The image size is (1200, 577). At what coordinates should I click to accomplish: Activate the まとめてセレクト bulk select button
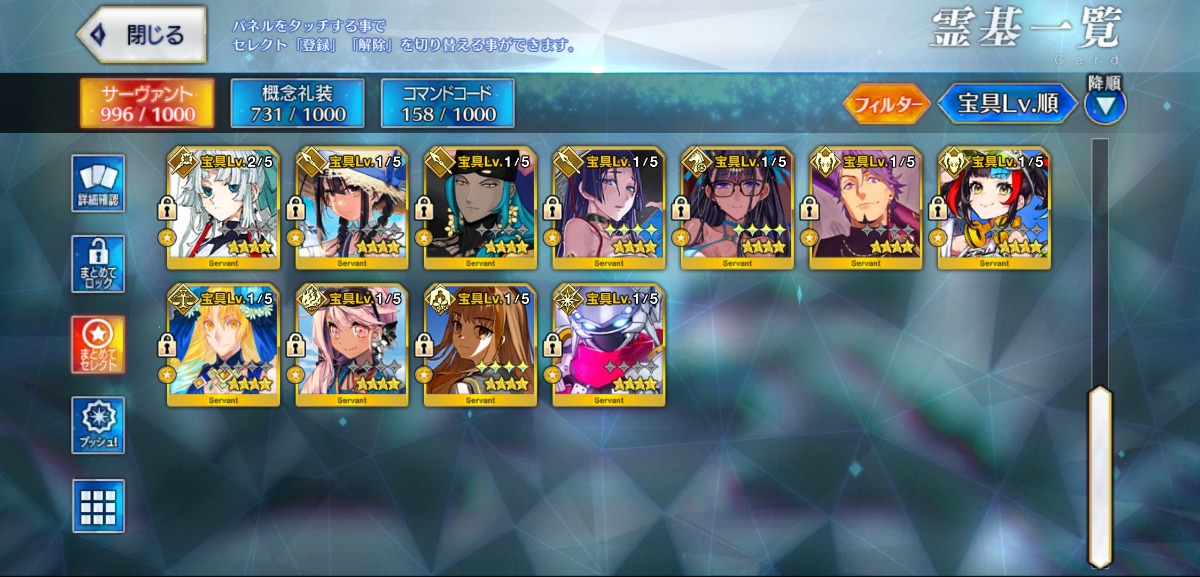click(x=99, y=345)
